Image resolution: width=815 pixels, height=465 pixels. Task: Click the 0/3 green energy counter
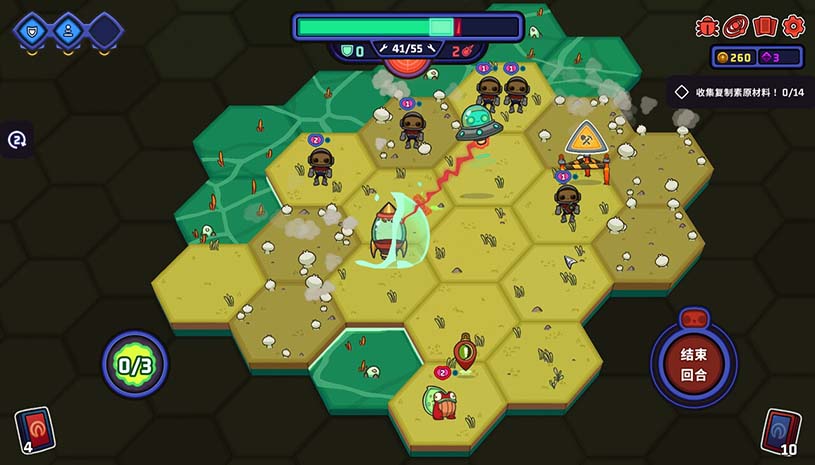(134, 364)
